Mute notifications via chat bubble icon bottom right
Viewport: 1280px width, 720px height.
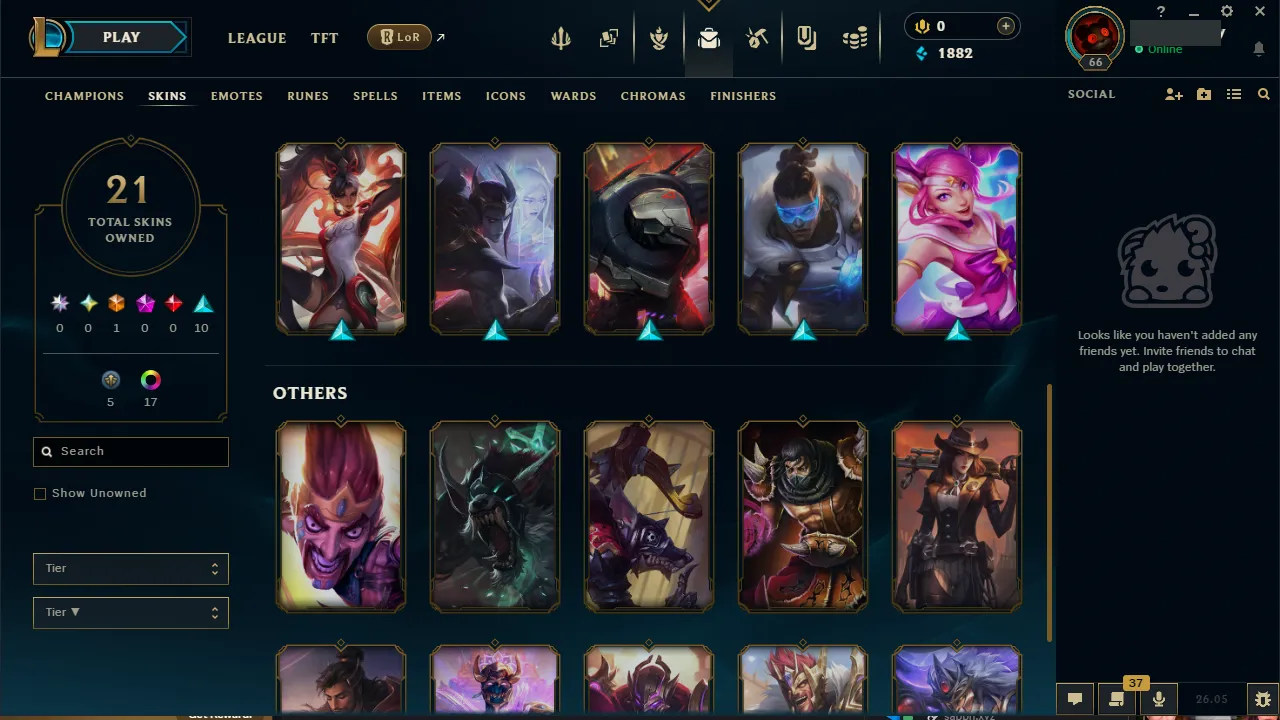(x=1074, y=698)
